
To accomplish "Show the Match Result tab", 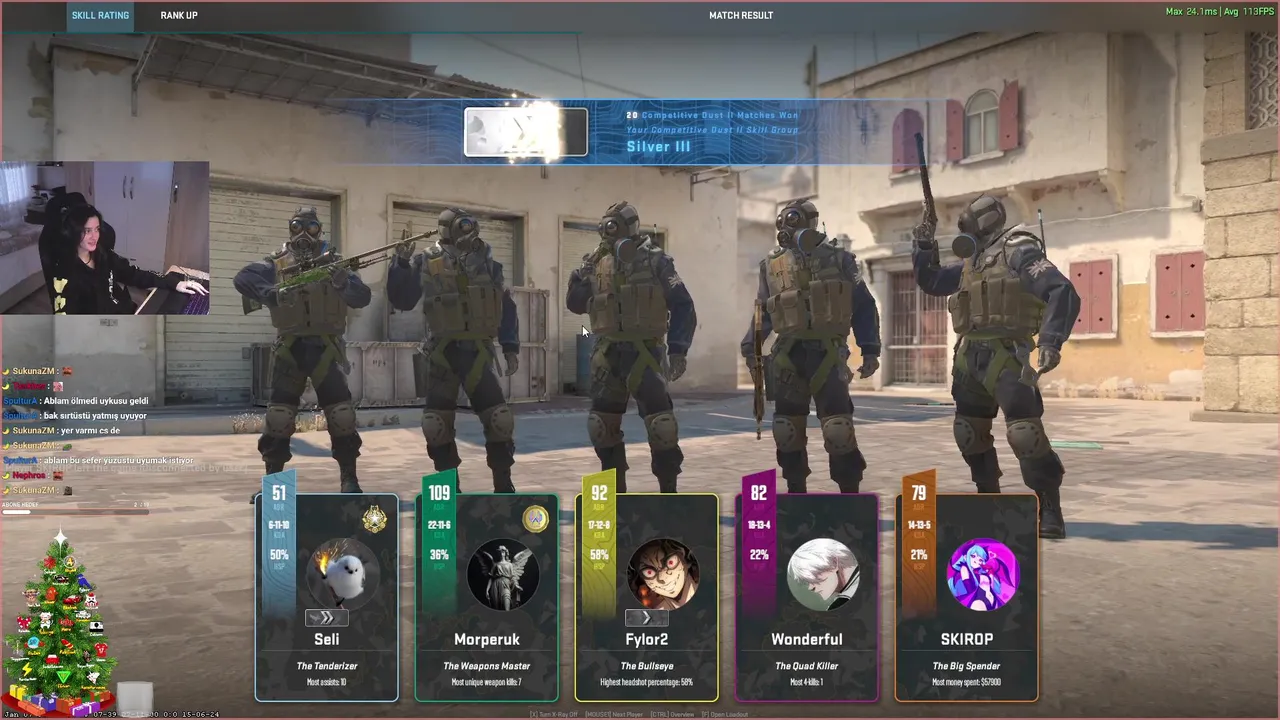I will coord(741,16).
